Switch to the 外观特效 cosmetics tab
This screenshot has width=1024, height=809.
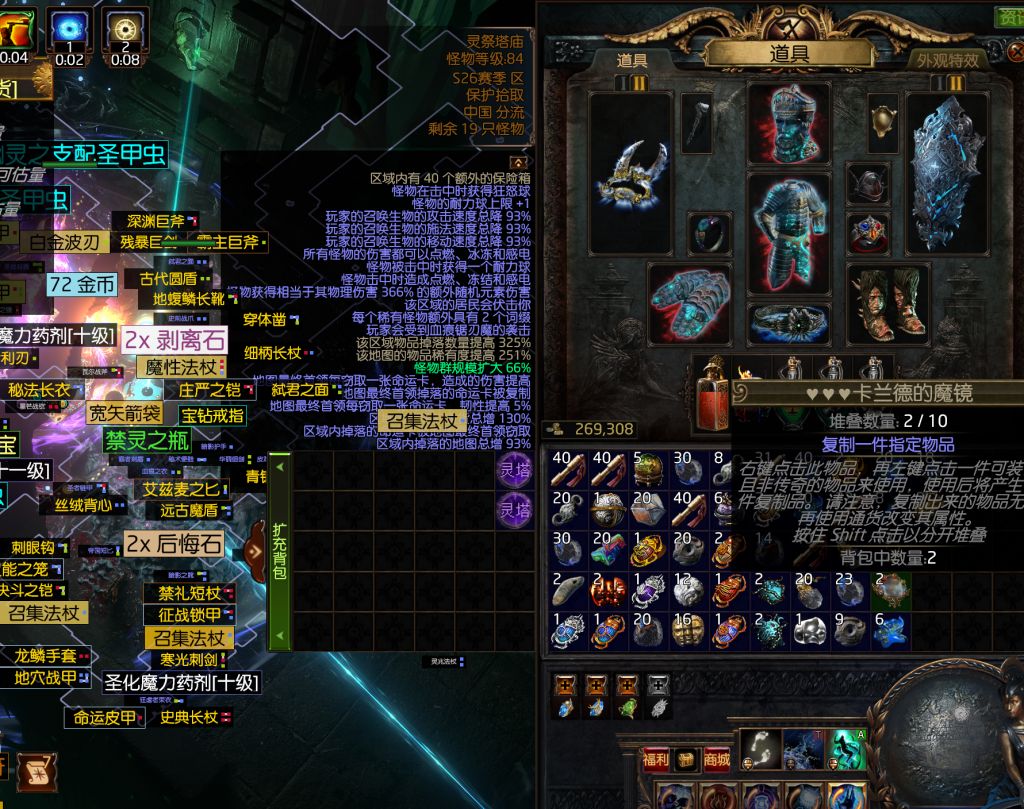pos(948,60)
